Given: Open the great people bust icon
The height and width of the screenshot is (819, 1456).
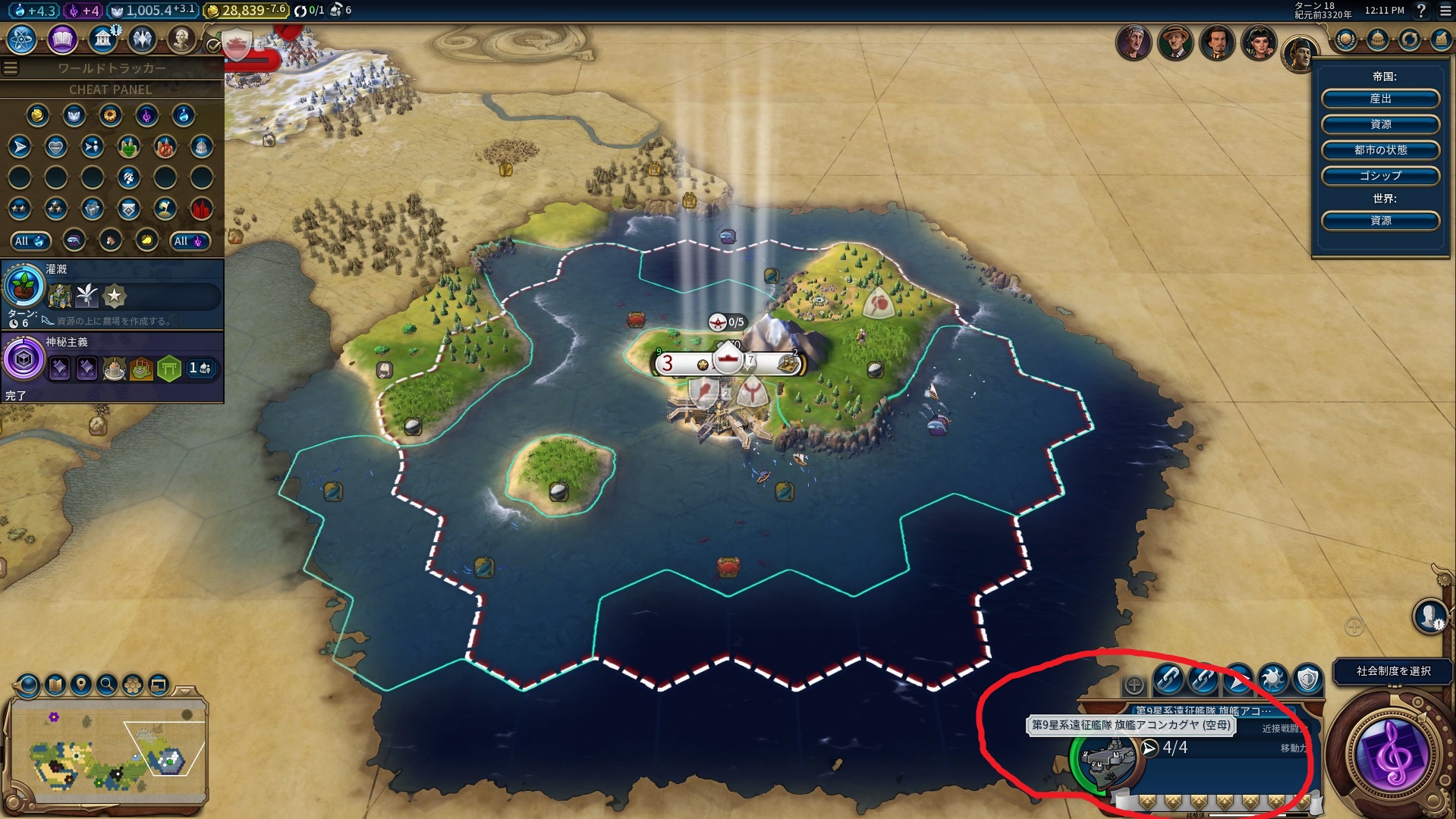Looking at the screenshot, I should (181, 39).
